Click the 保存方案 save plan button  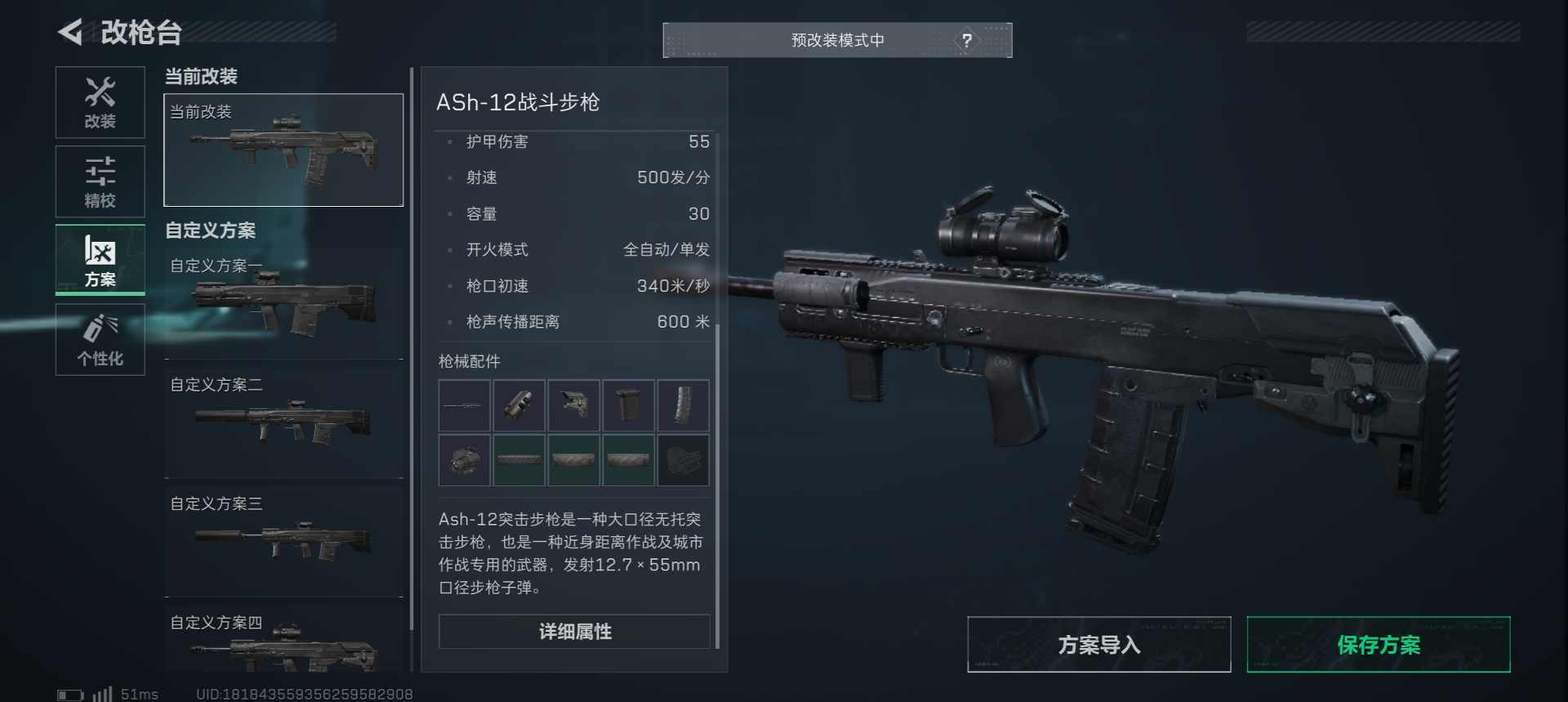(x=1378, y=645)
